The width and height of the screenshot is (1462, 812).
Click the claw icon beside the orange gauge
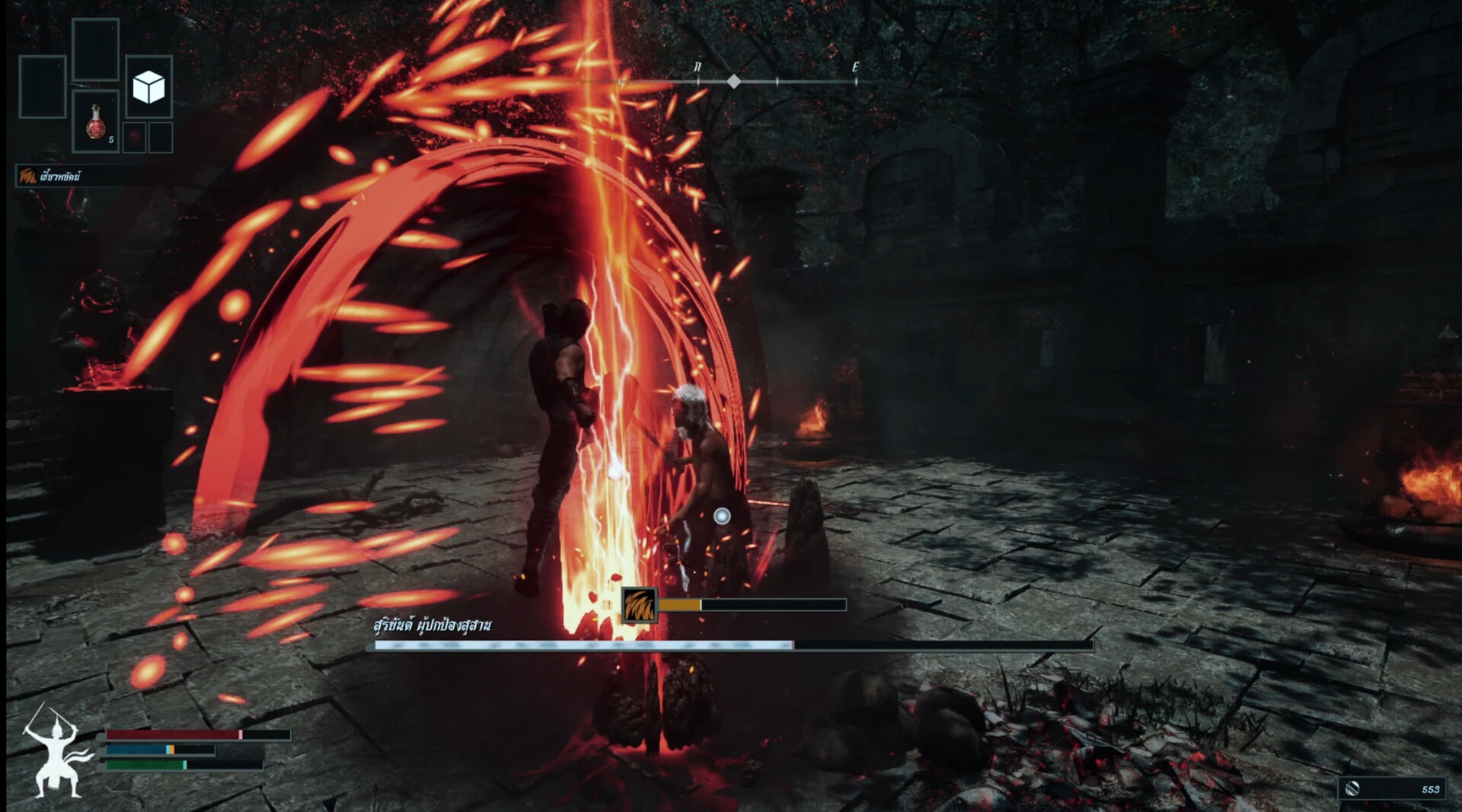[639, 606]
